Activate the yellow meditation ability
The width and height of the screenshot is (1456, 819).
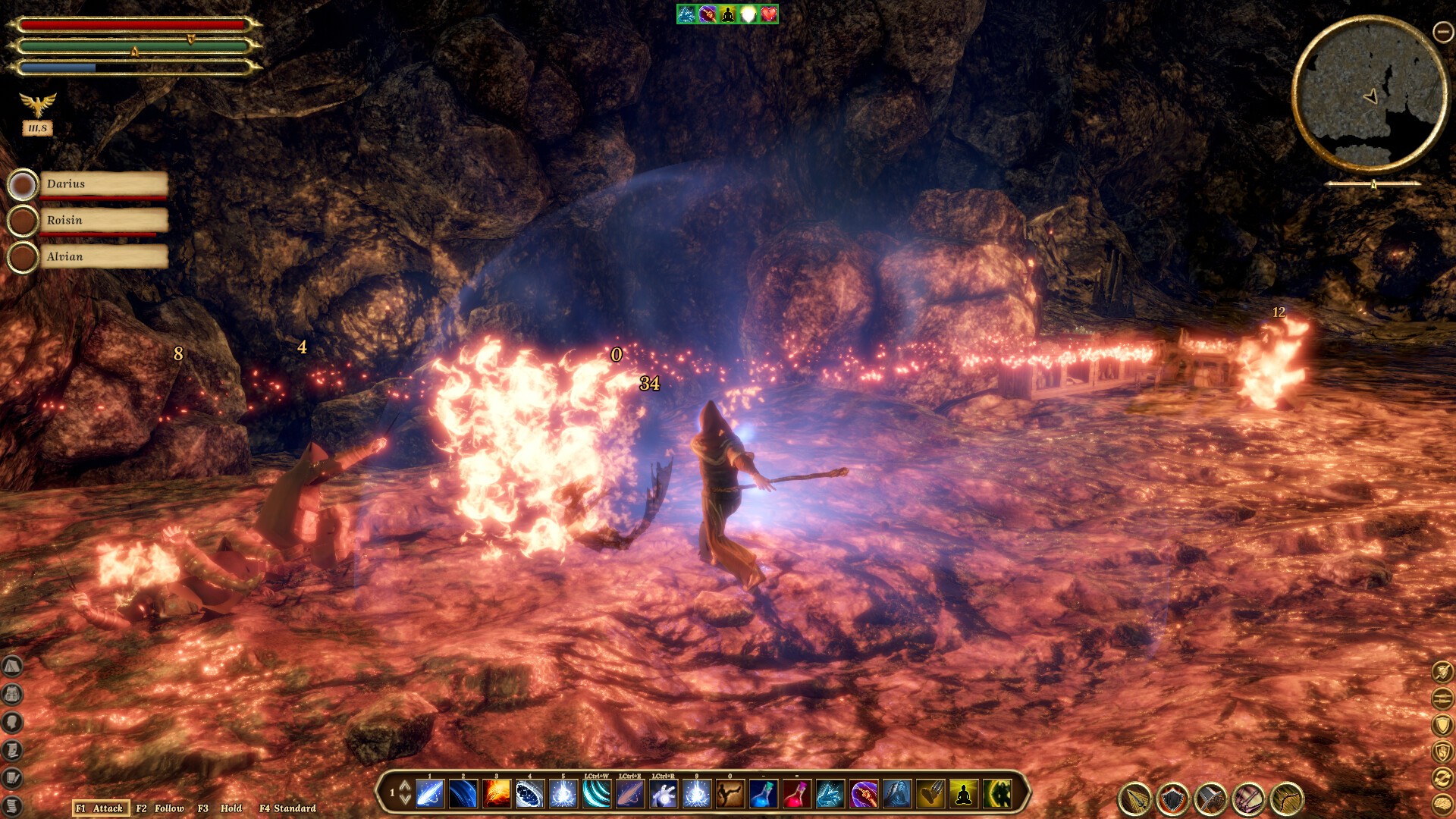coord(963,794)
